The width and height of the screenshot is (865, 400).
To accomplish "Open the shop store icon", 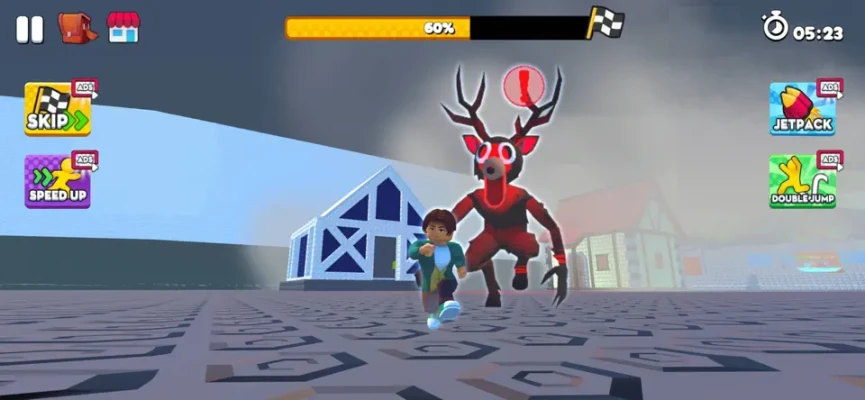I will tap(123, 27).
